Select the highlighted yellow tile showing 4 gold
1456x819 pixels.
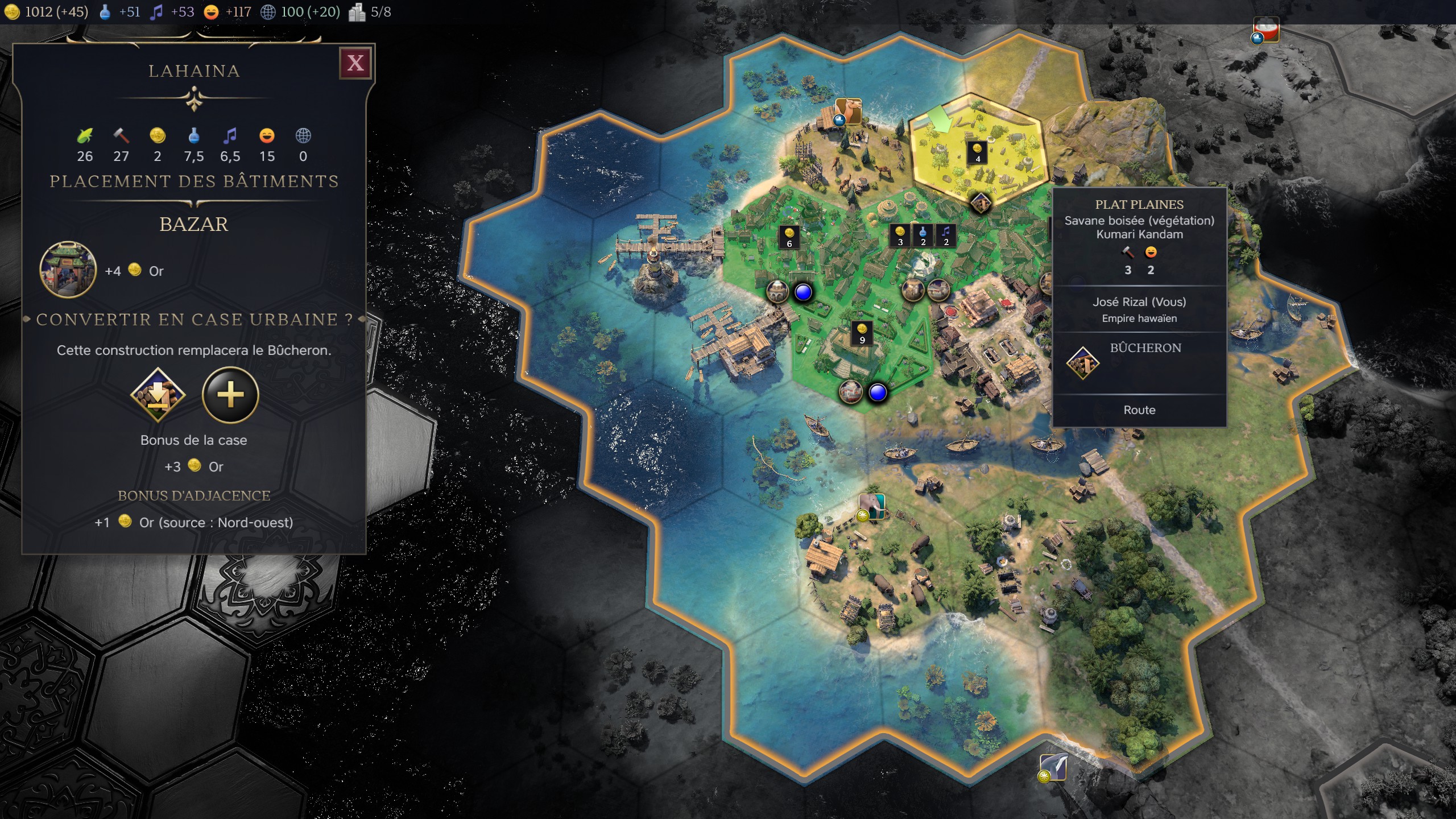(x=977, y=152)
